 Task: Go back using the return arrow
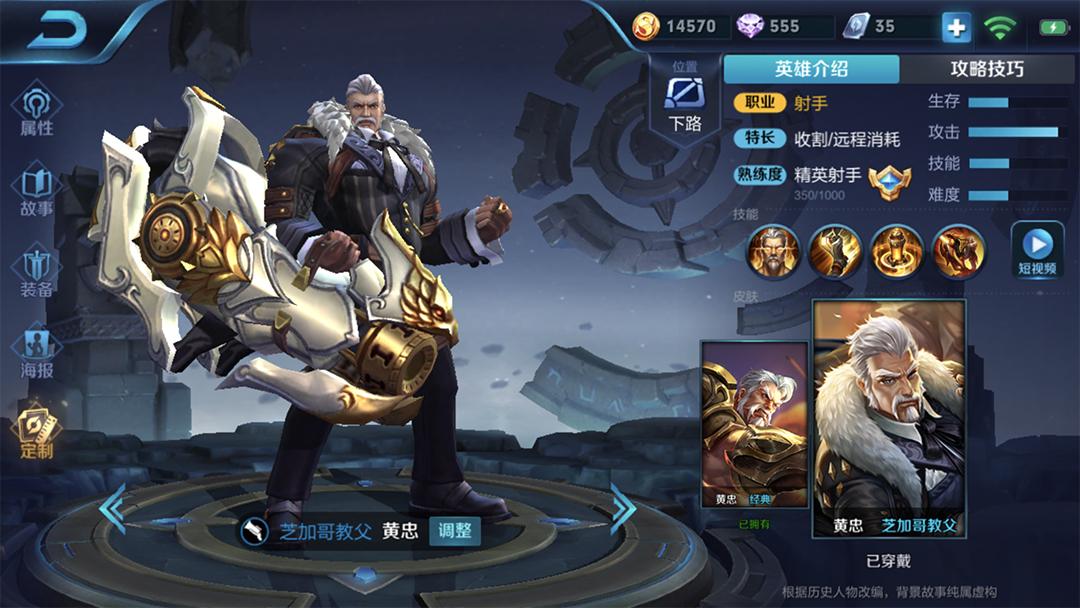[x=57, y=30]
